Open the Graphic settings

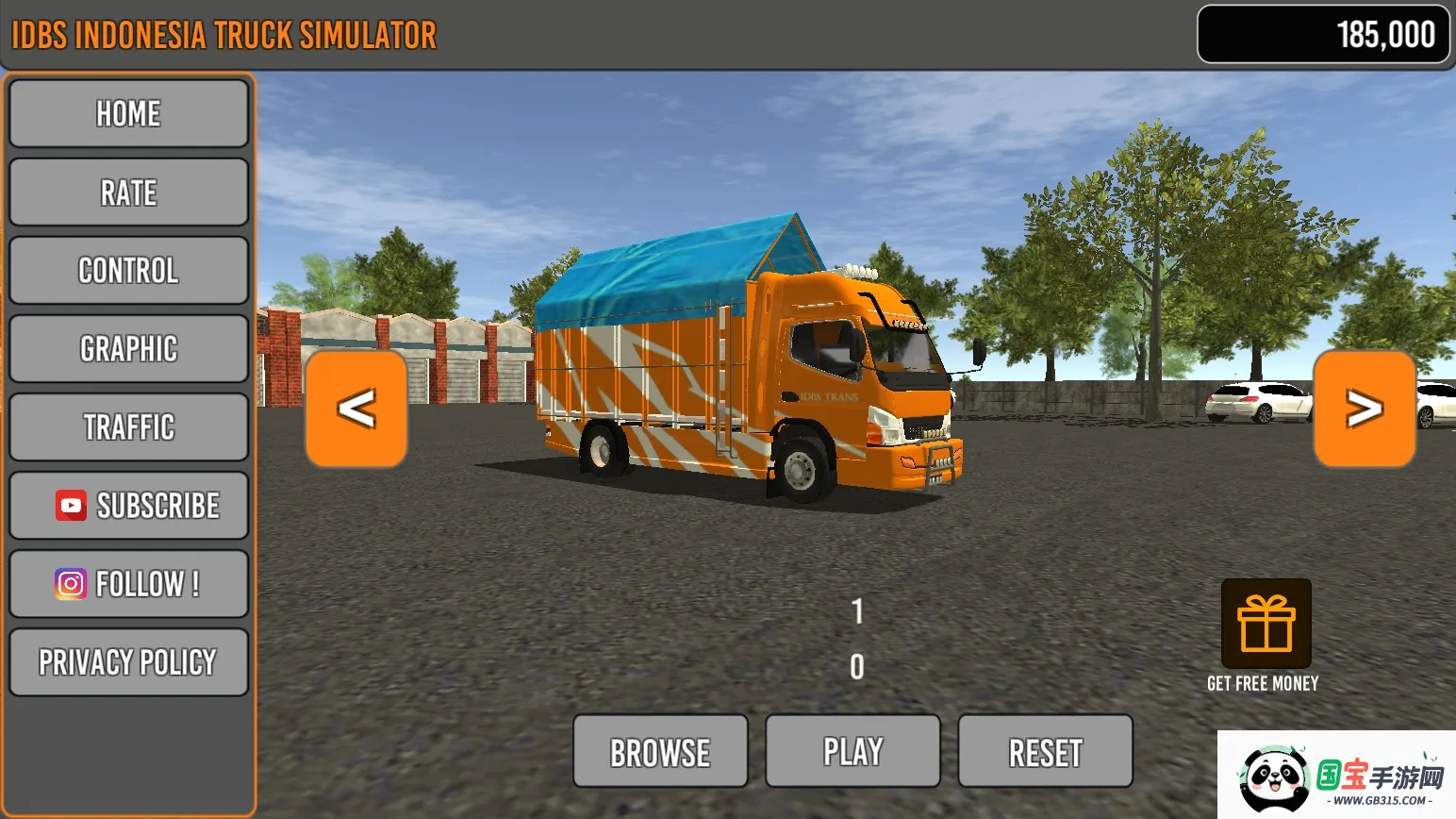point(128,349)
